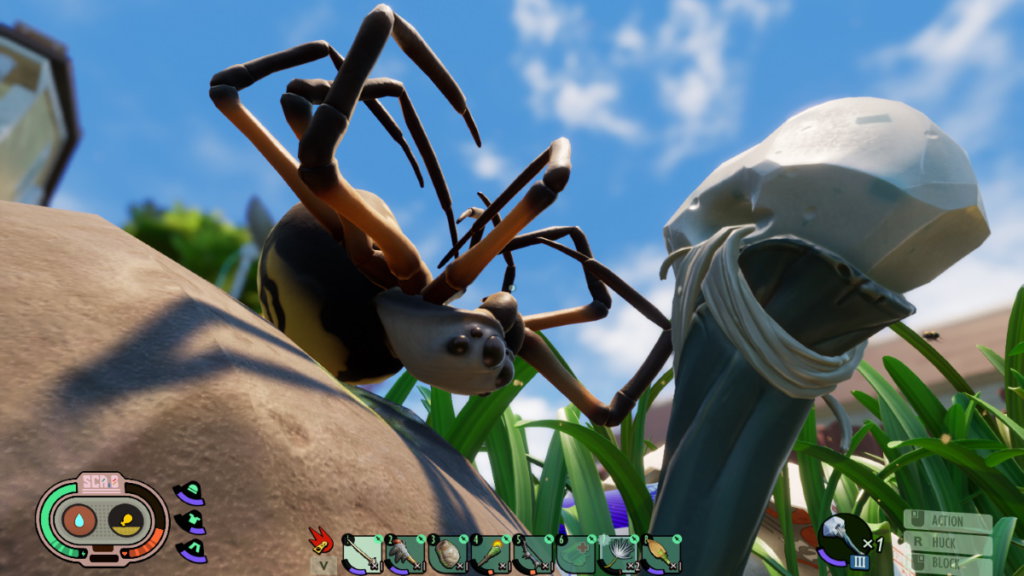1024x576 pixels.
Task: Choose the dandelion tuft hotbar slot
Action: [619, 554]
